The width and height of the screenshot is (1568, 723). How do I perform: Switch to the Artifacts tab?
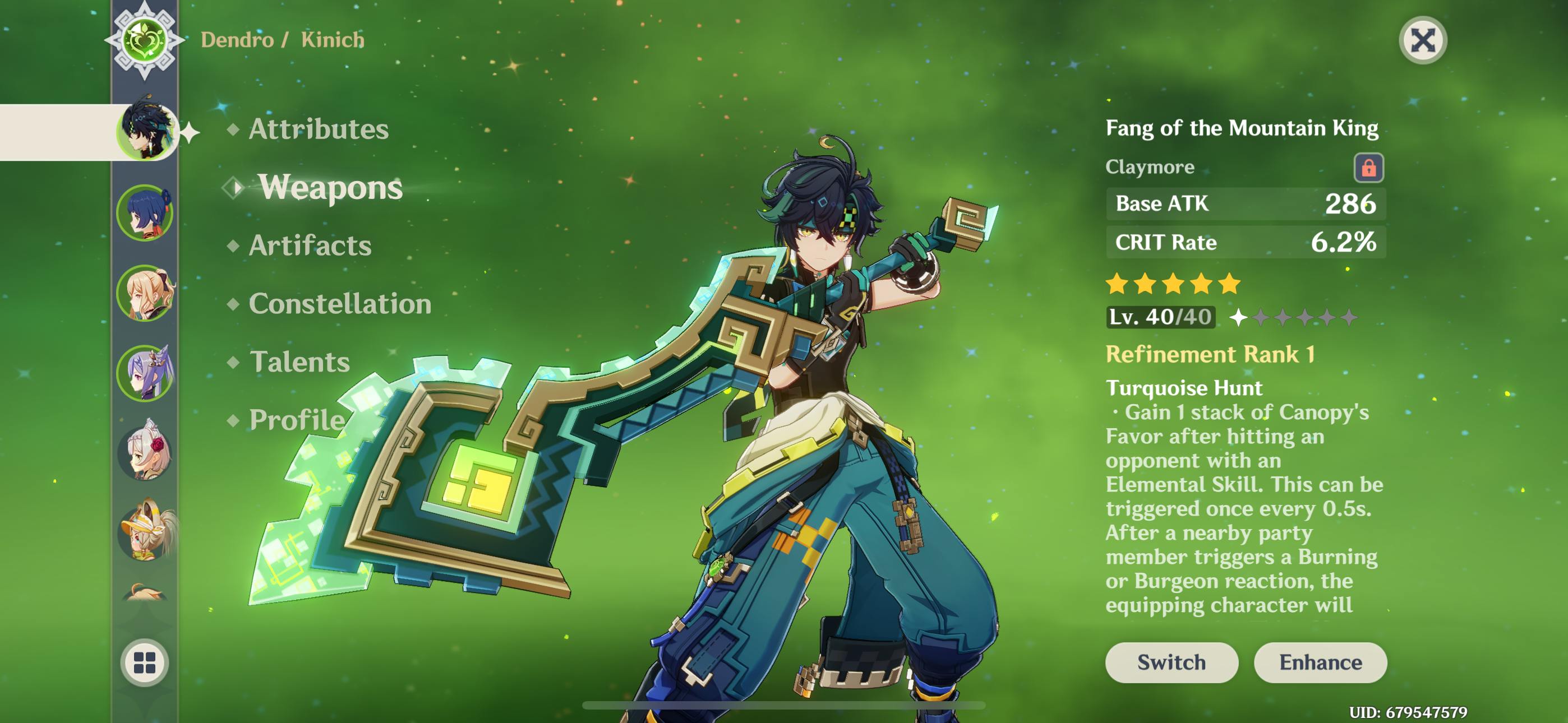tap(310, 245)
